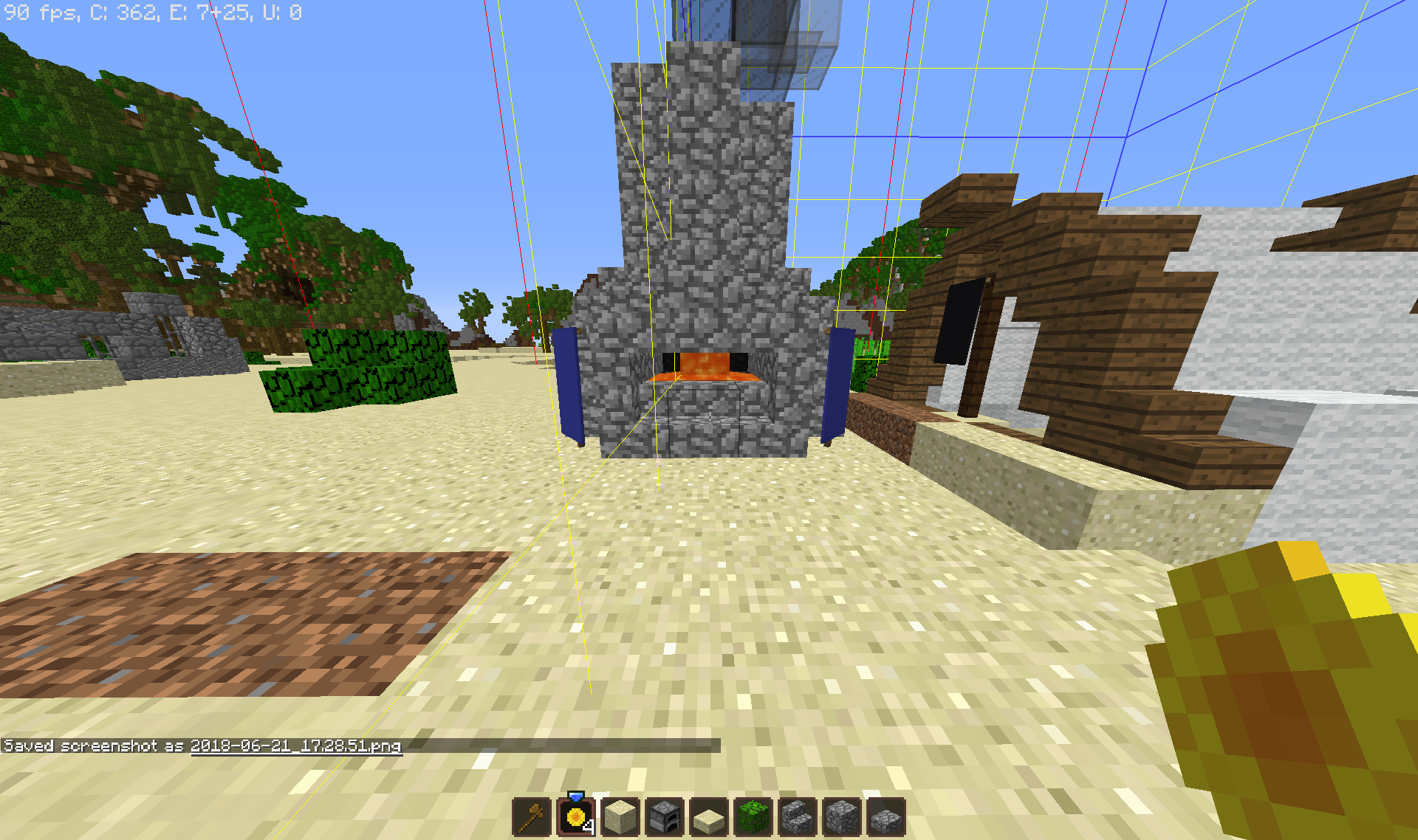Select the wooden axe hotbar slot
This screenshot has width=1418, height=840.
532,817
